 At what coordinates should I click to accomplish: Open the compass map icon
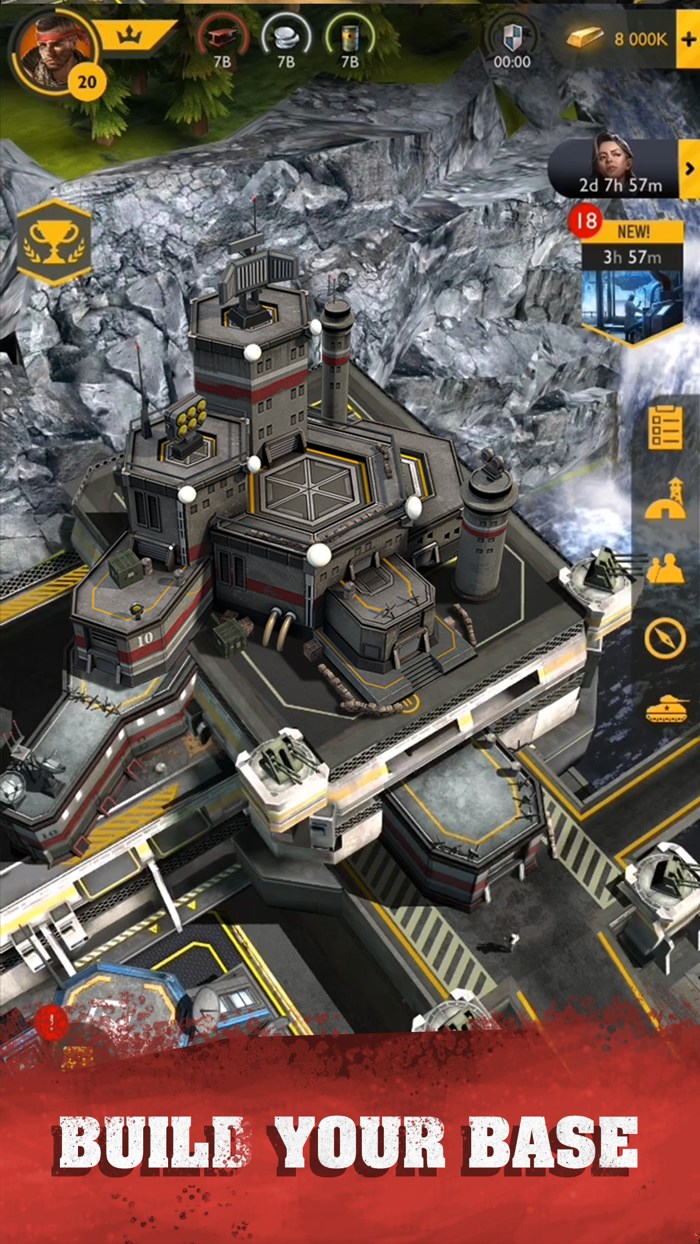coord(665,637)
